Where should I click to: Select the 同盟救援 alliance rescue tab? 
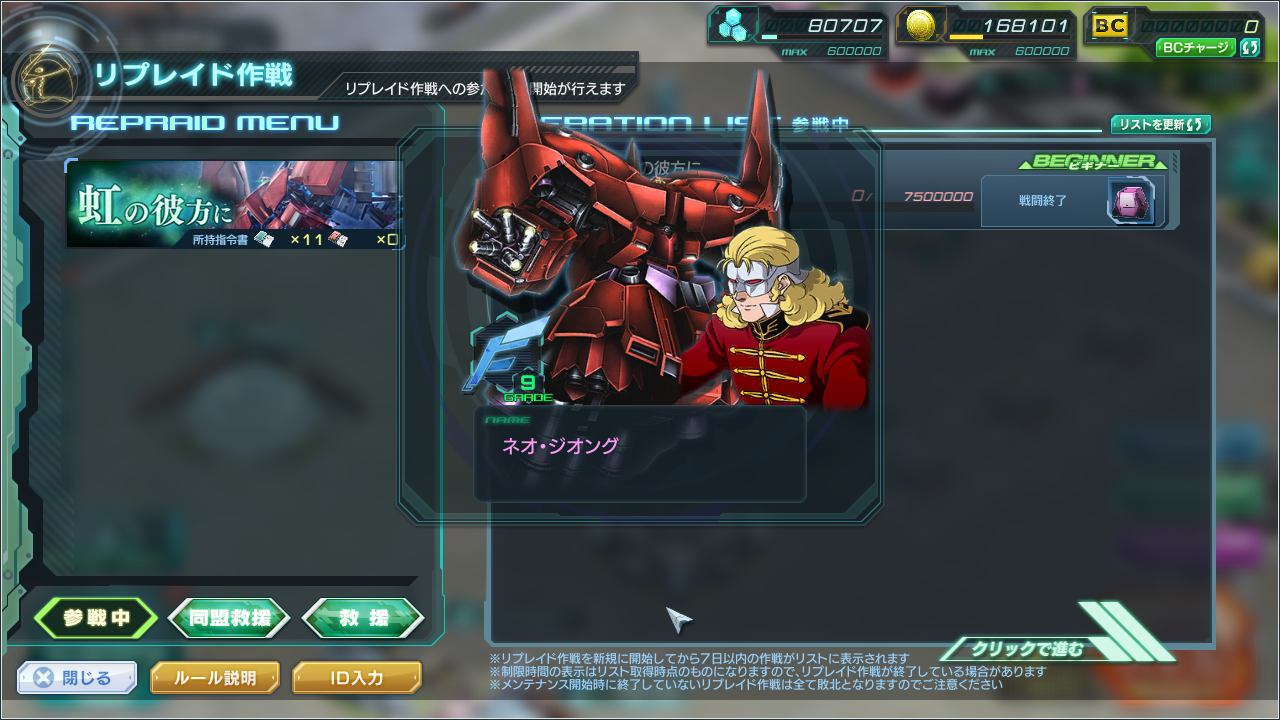pos(229,618)
